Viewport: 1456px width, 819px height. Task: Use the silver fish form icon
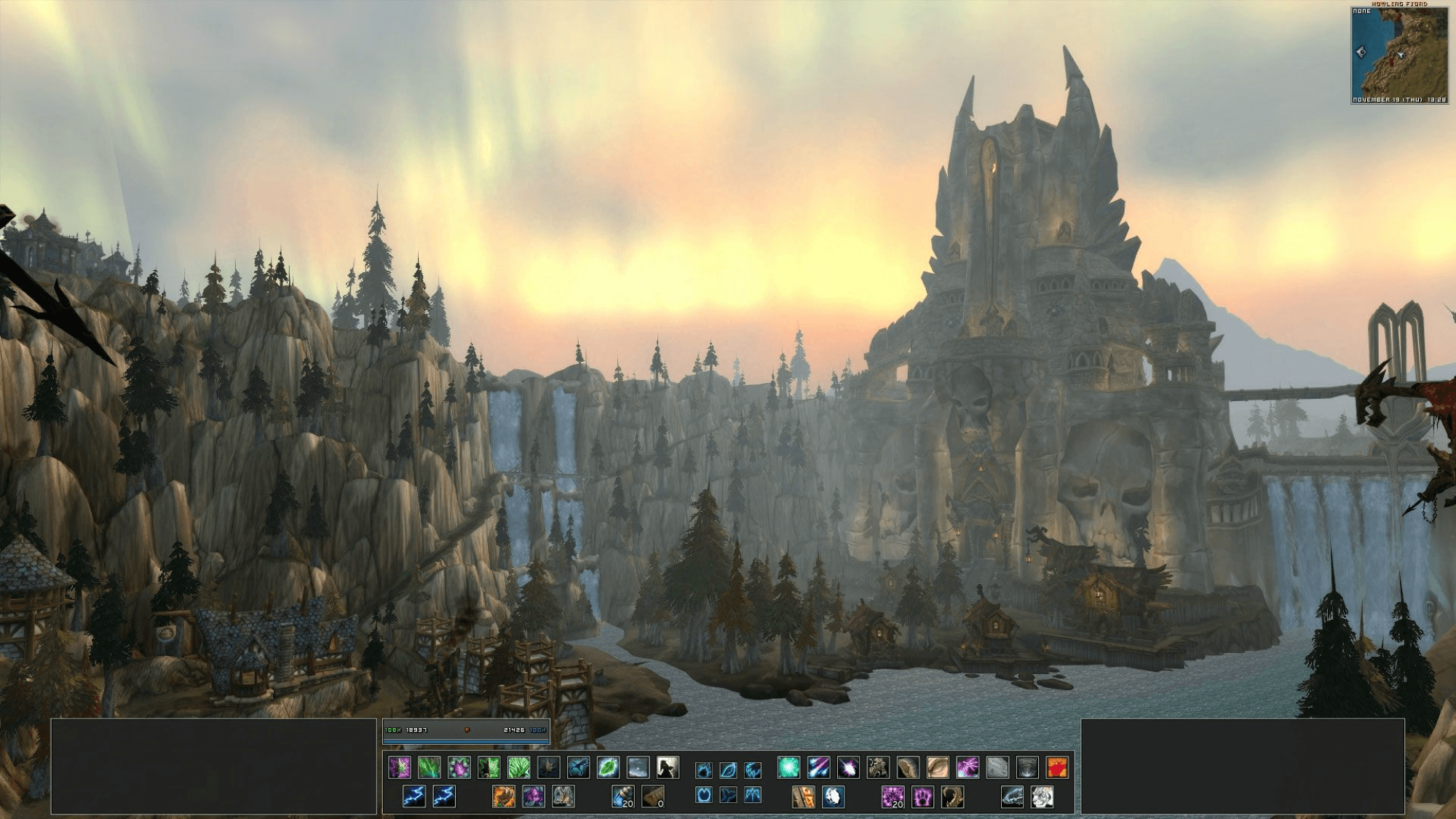pos(1012,796)
